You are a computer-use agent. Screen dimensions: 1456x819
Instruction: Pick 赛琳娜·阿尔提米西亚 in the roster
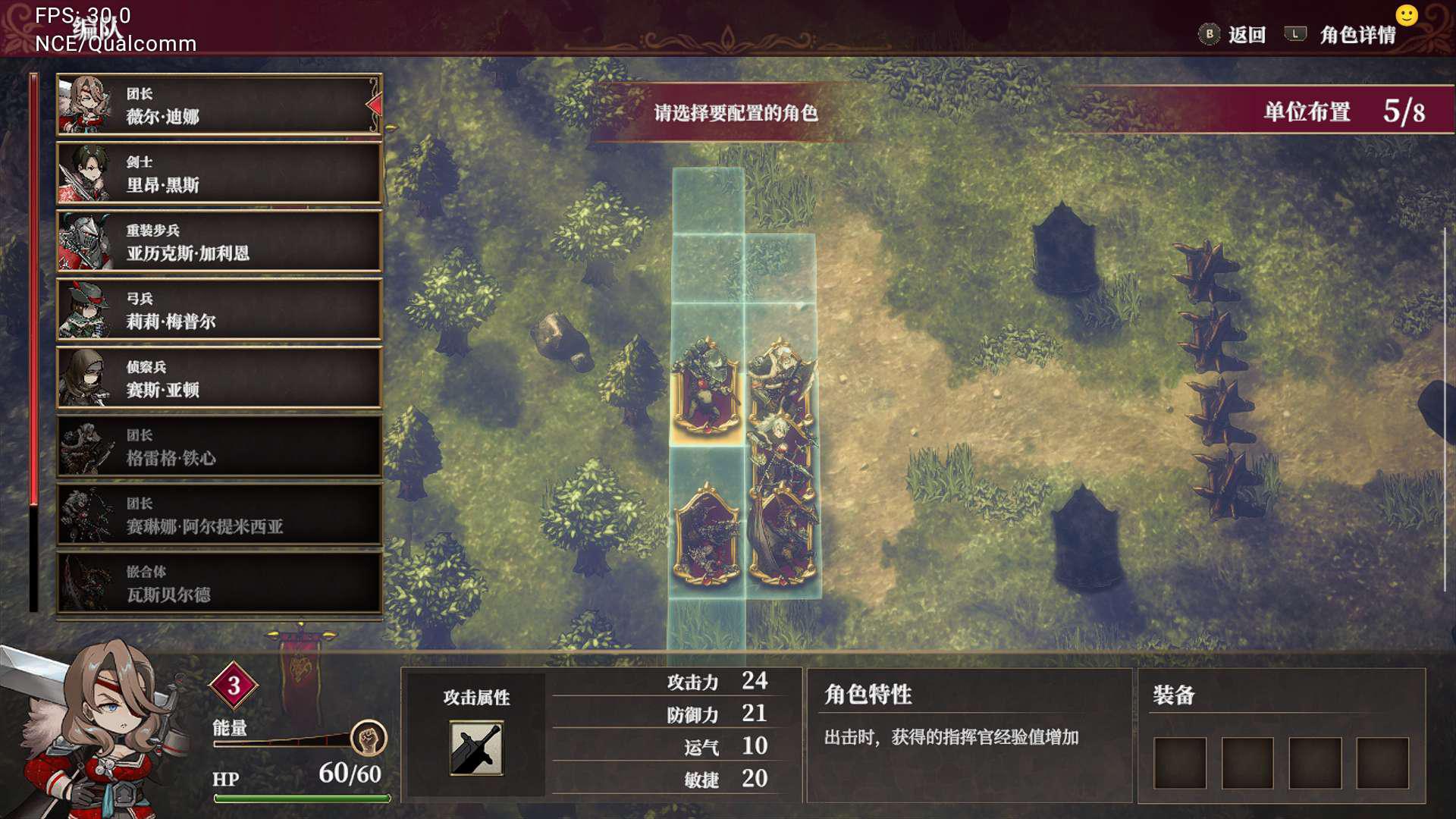coord(218,515)
